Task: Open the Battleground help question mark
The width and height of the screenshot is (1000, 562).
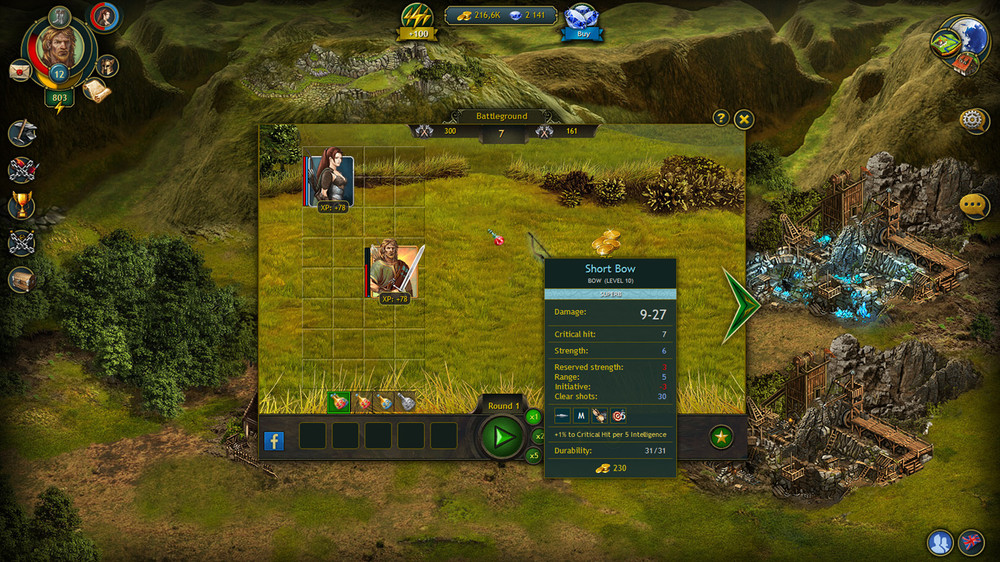Action: [720, 118]
